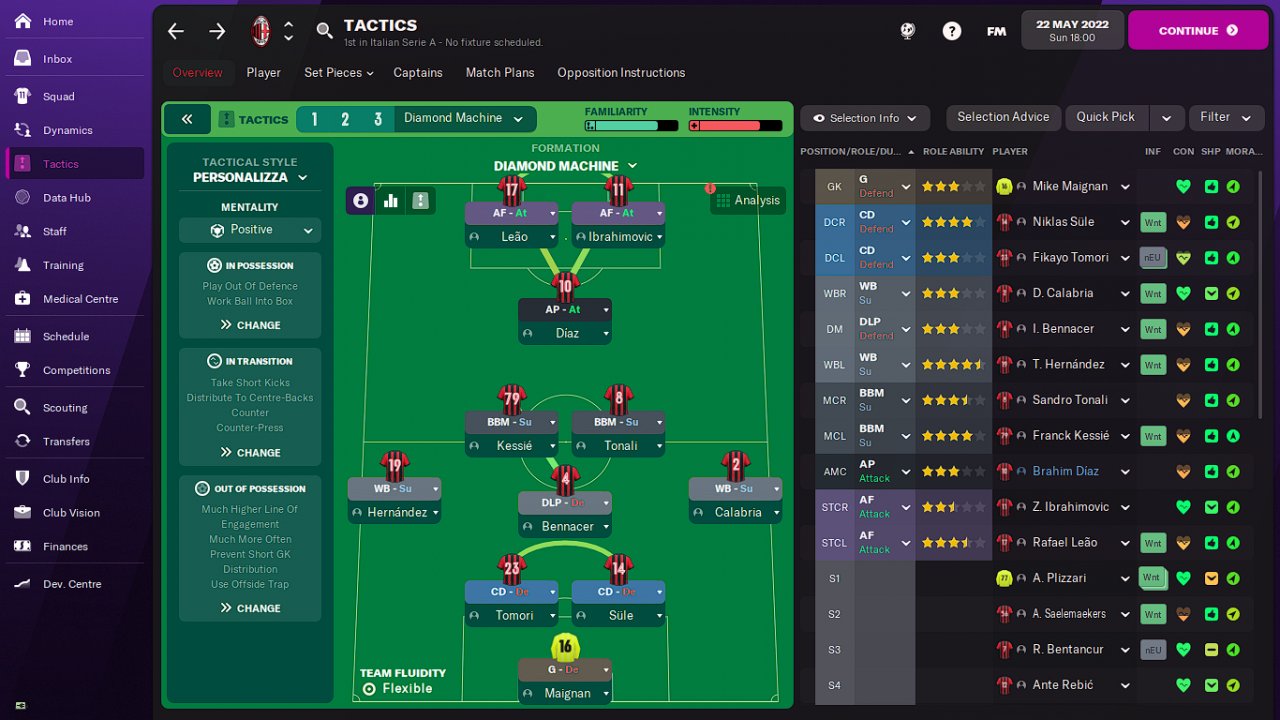
Task: Change the Out Of Possession instructions
Action: 250,608
